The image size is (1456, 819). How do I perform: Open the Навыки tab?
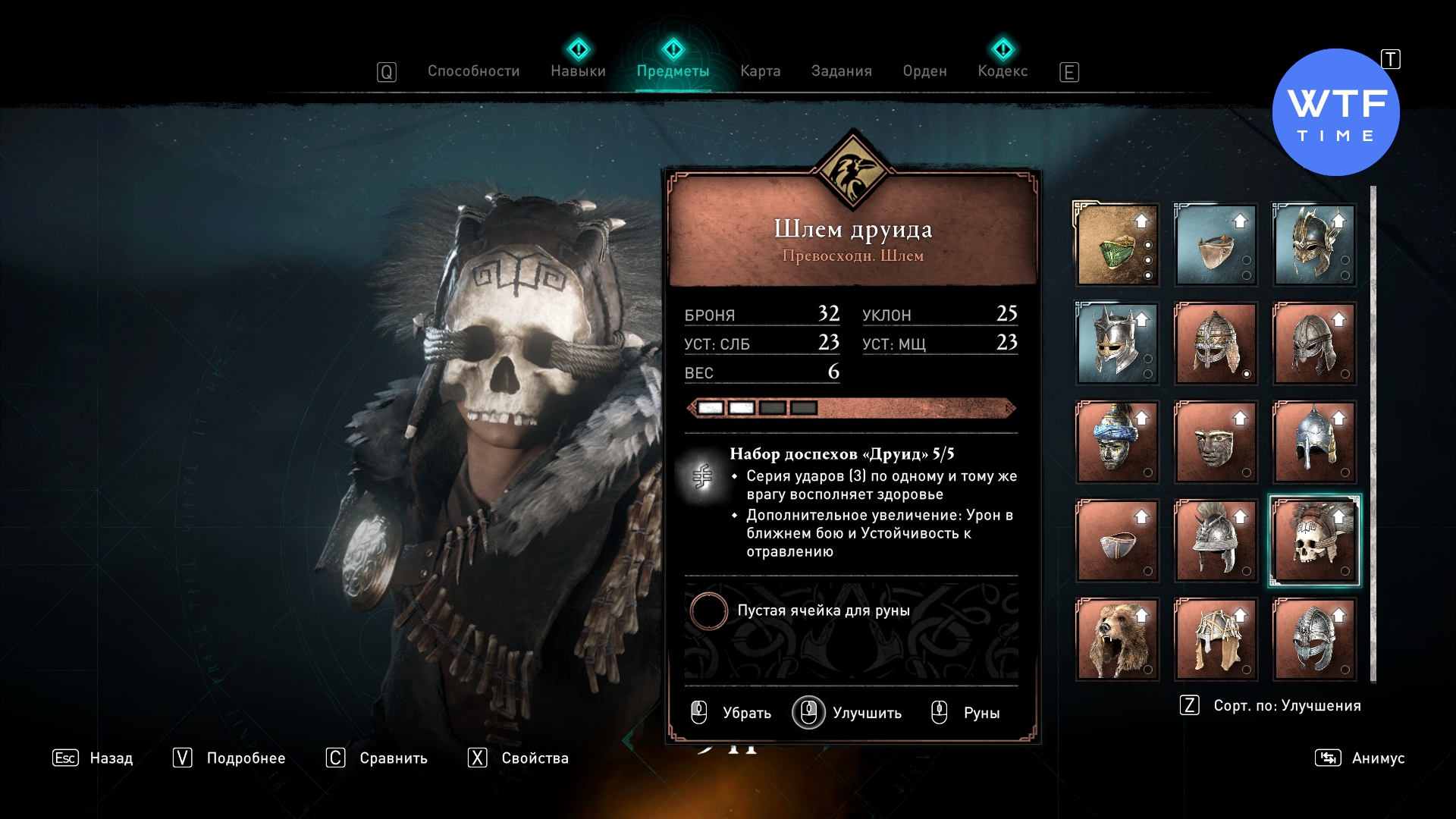578,71
